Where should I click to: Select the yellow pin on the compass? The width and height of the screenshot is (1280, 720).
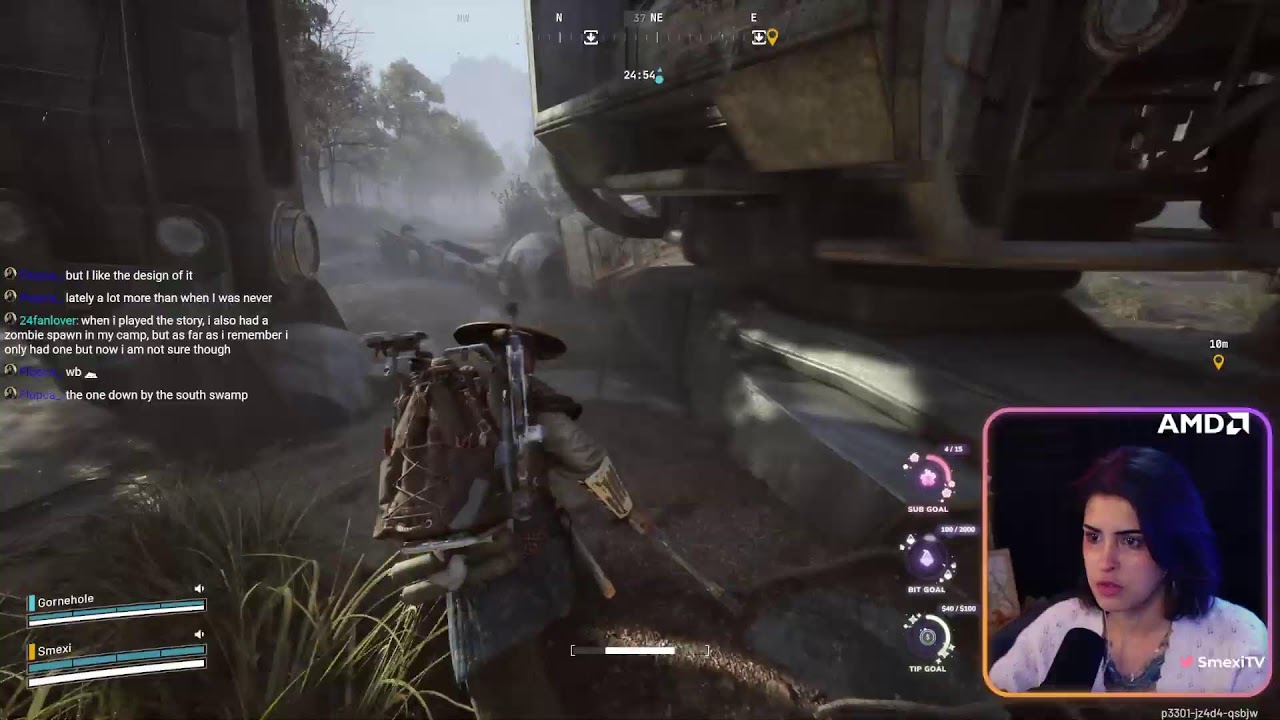point(772,38)
